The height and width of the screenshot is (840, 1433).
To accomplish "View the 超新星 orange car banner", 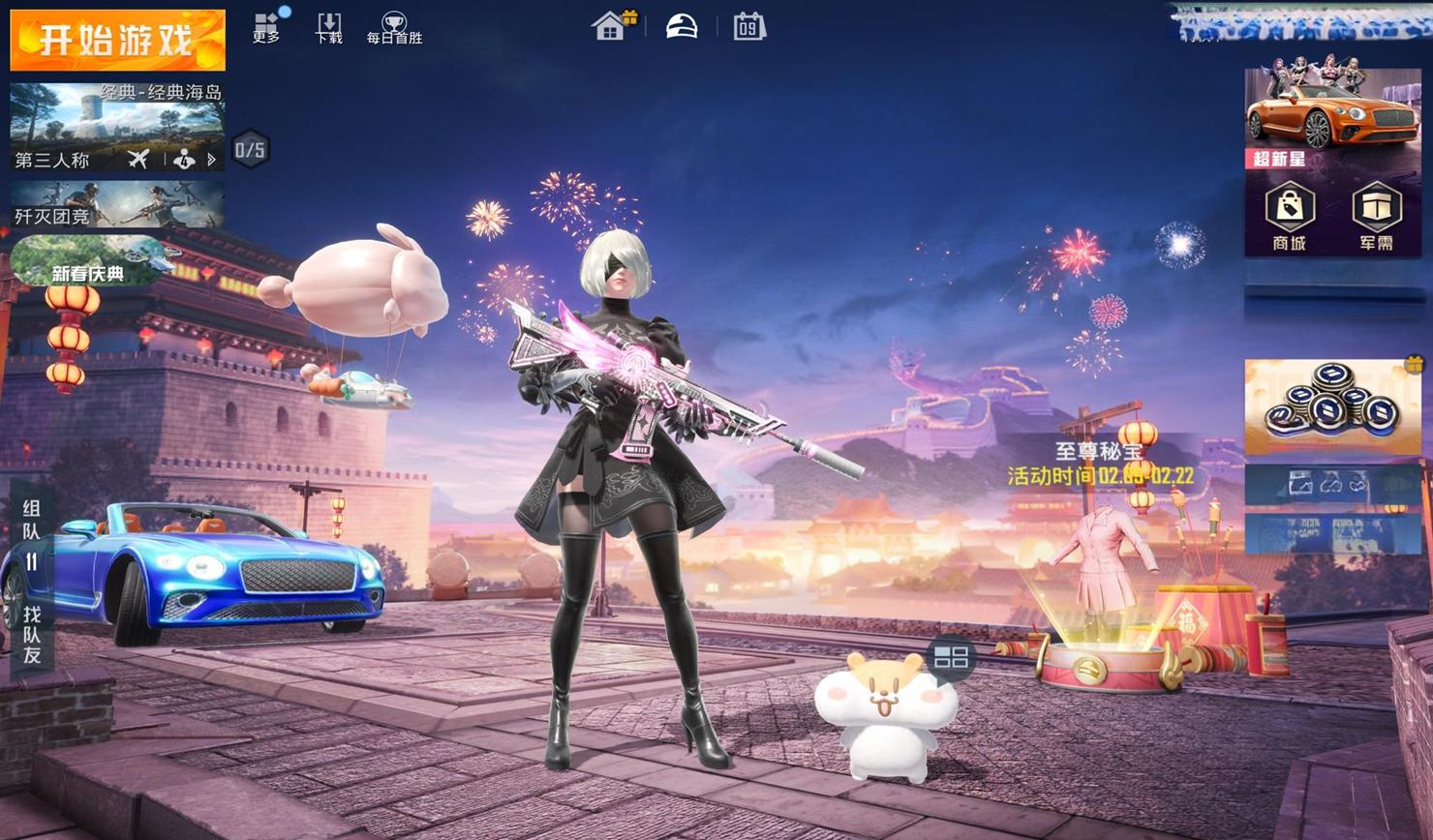I will click(1331, 113).
